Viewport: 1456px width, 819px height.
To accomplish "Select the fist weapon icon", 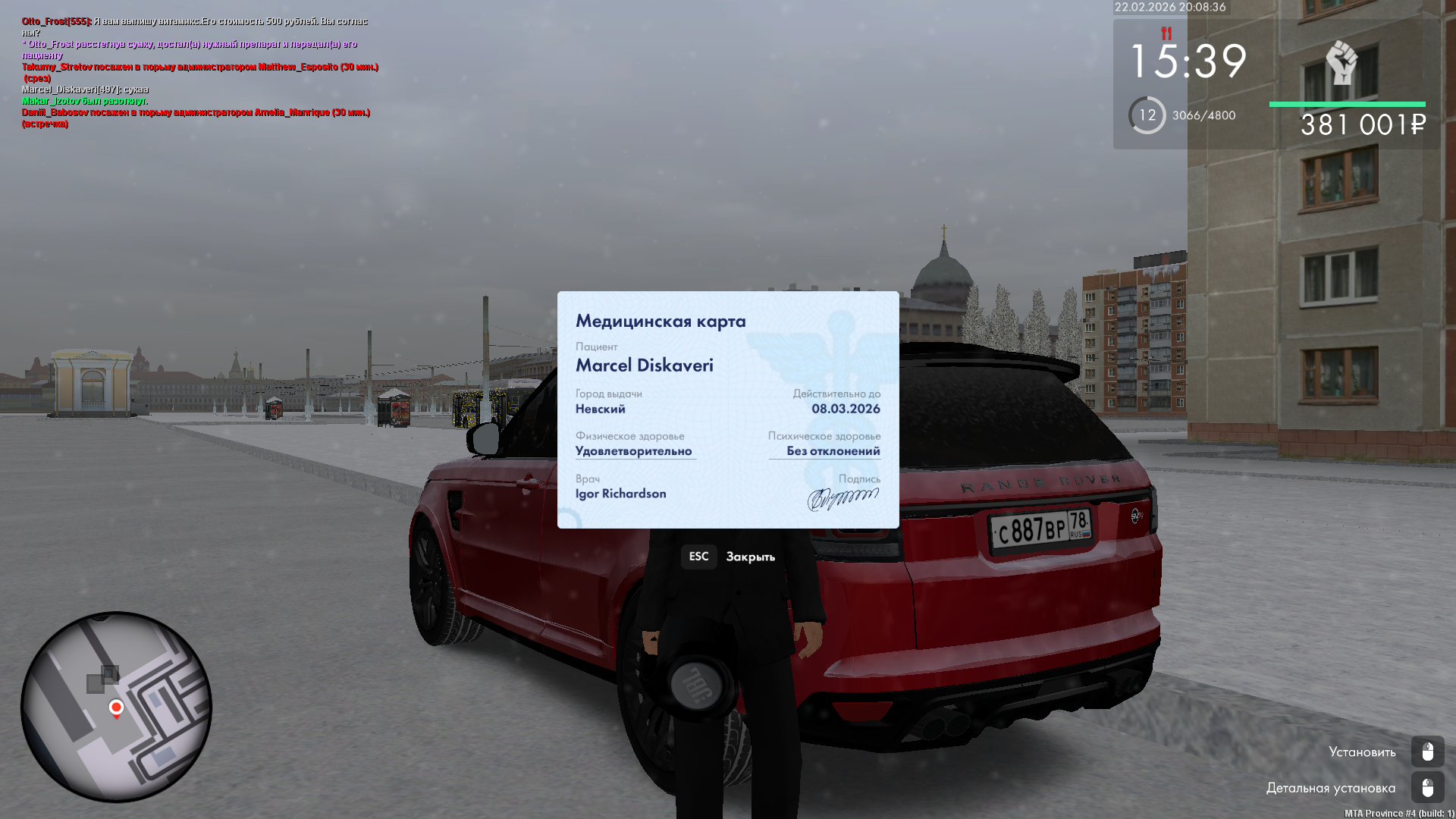I will [x=1341, y=62].
